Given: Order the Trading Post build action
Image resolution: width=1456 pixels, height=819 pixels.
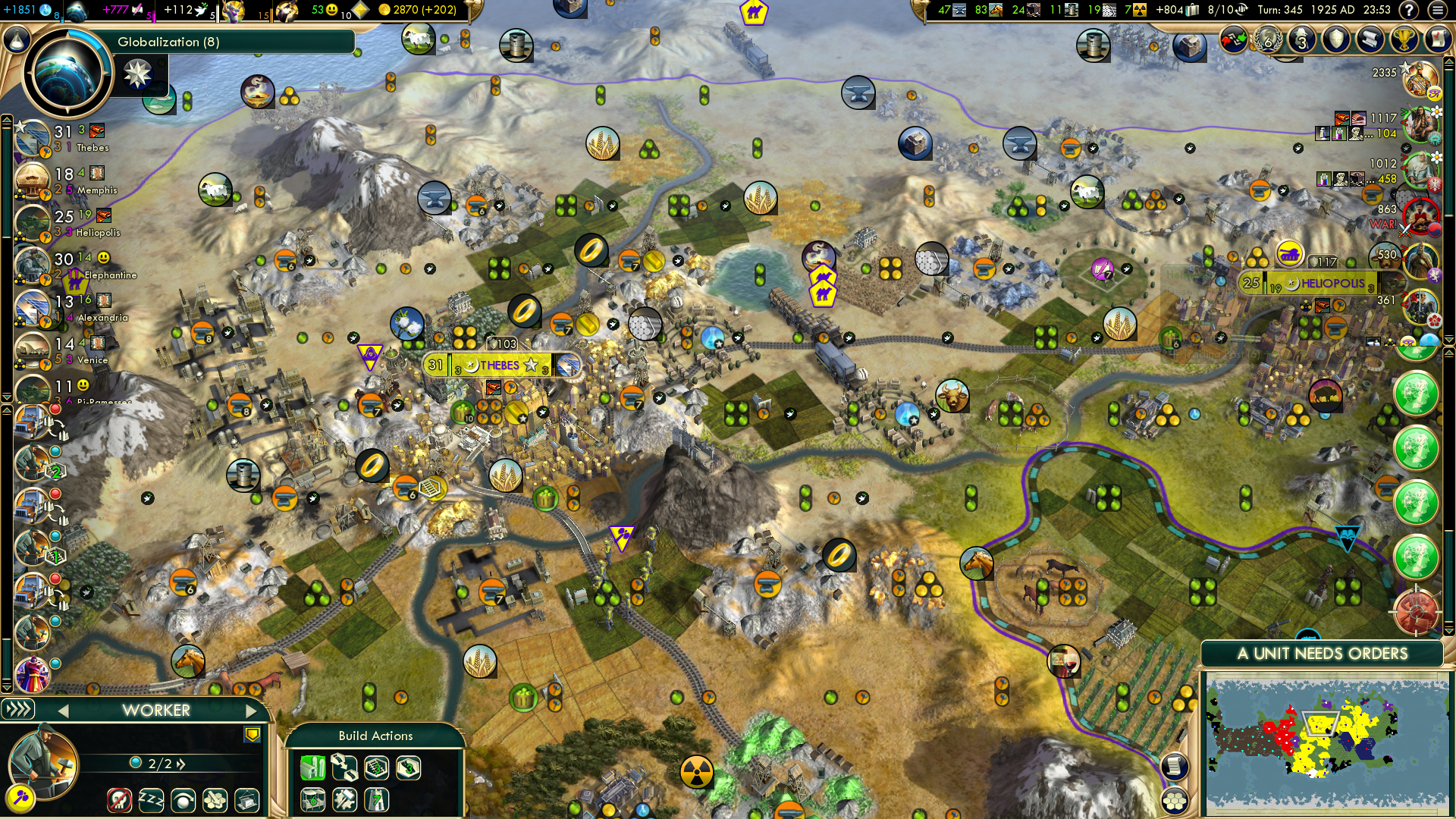Looking at the screenshot, I should point(312,799).
